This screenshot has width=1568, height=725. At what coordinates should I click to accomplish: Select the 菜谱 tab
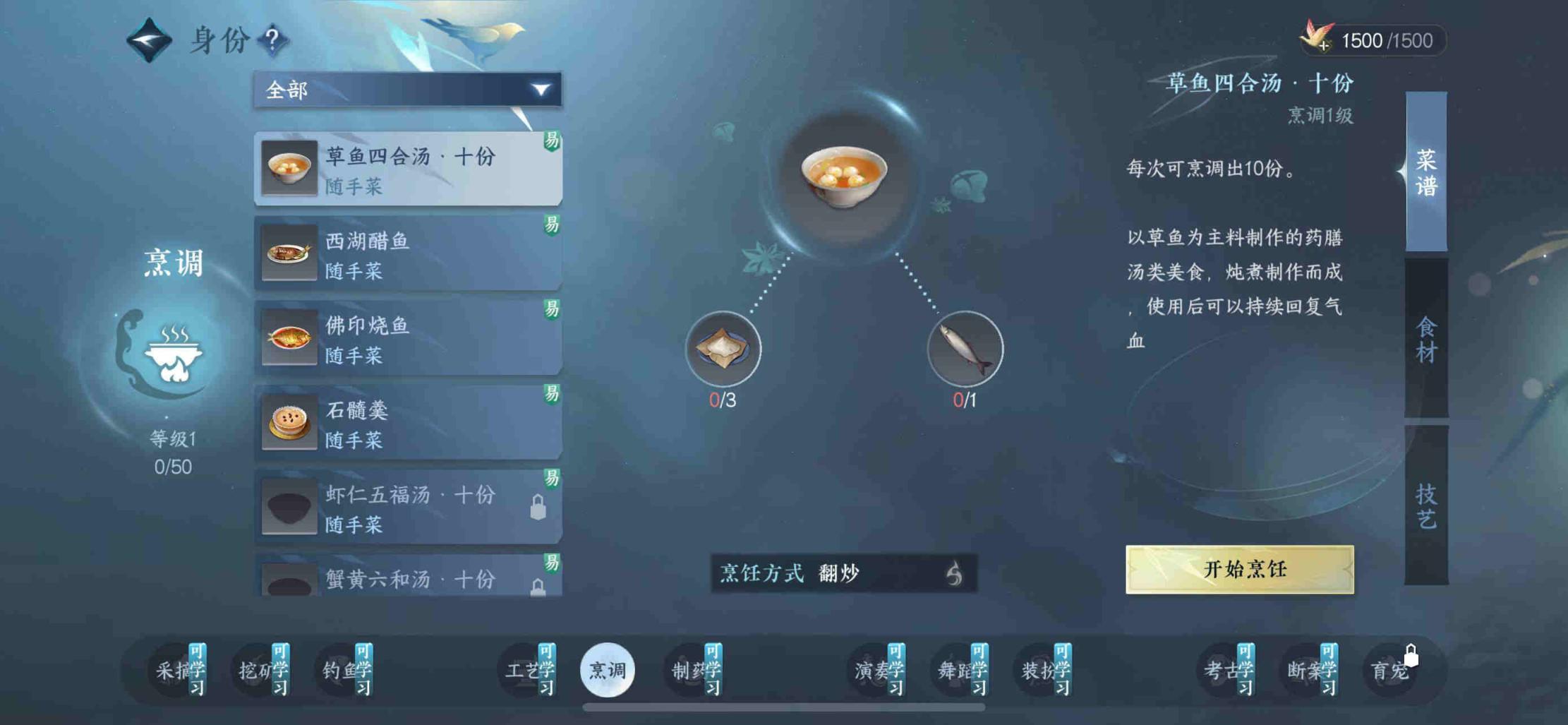[1426, 172]
